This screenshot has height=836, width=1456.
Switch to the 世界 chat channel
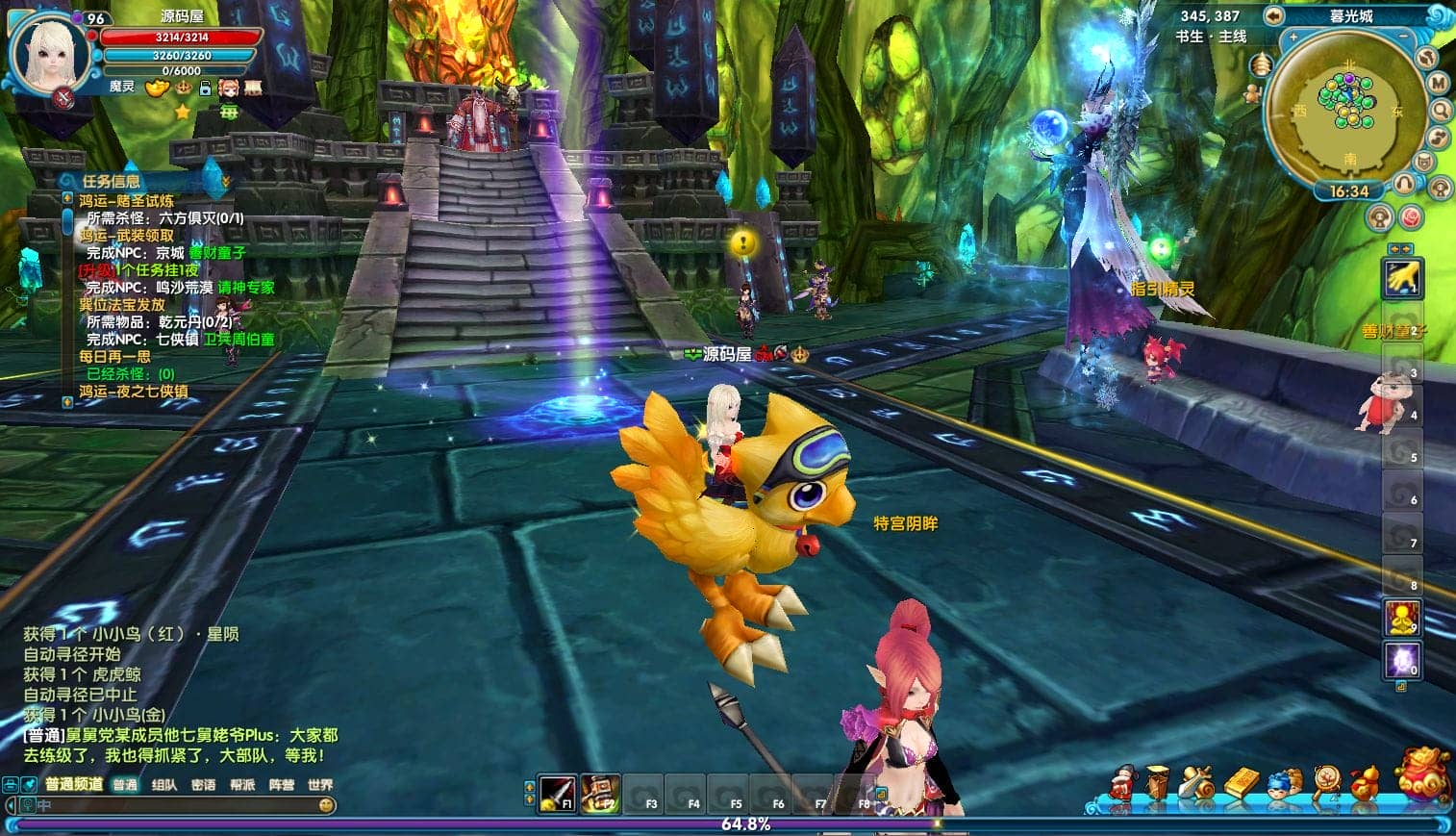320,785
